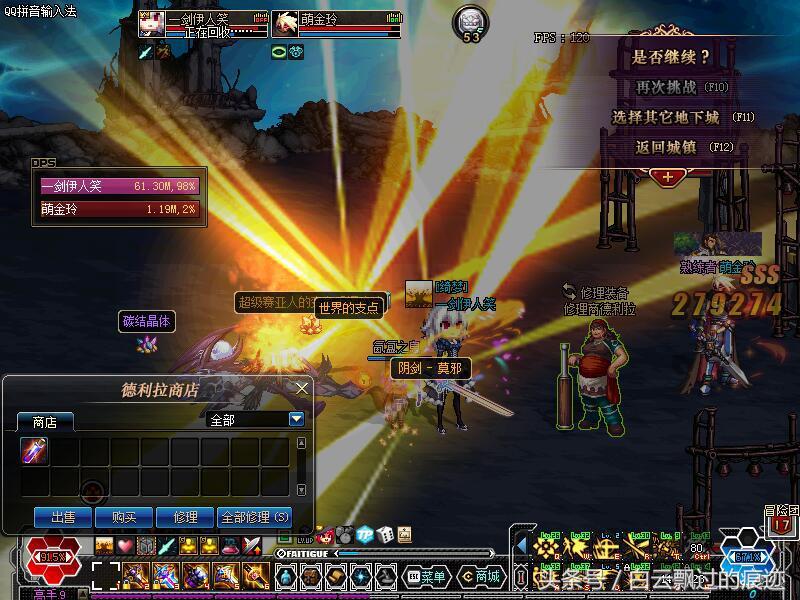
Task: Click the 修理 repair button
Action: [185, 517]
